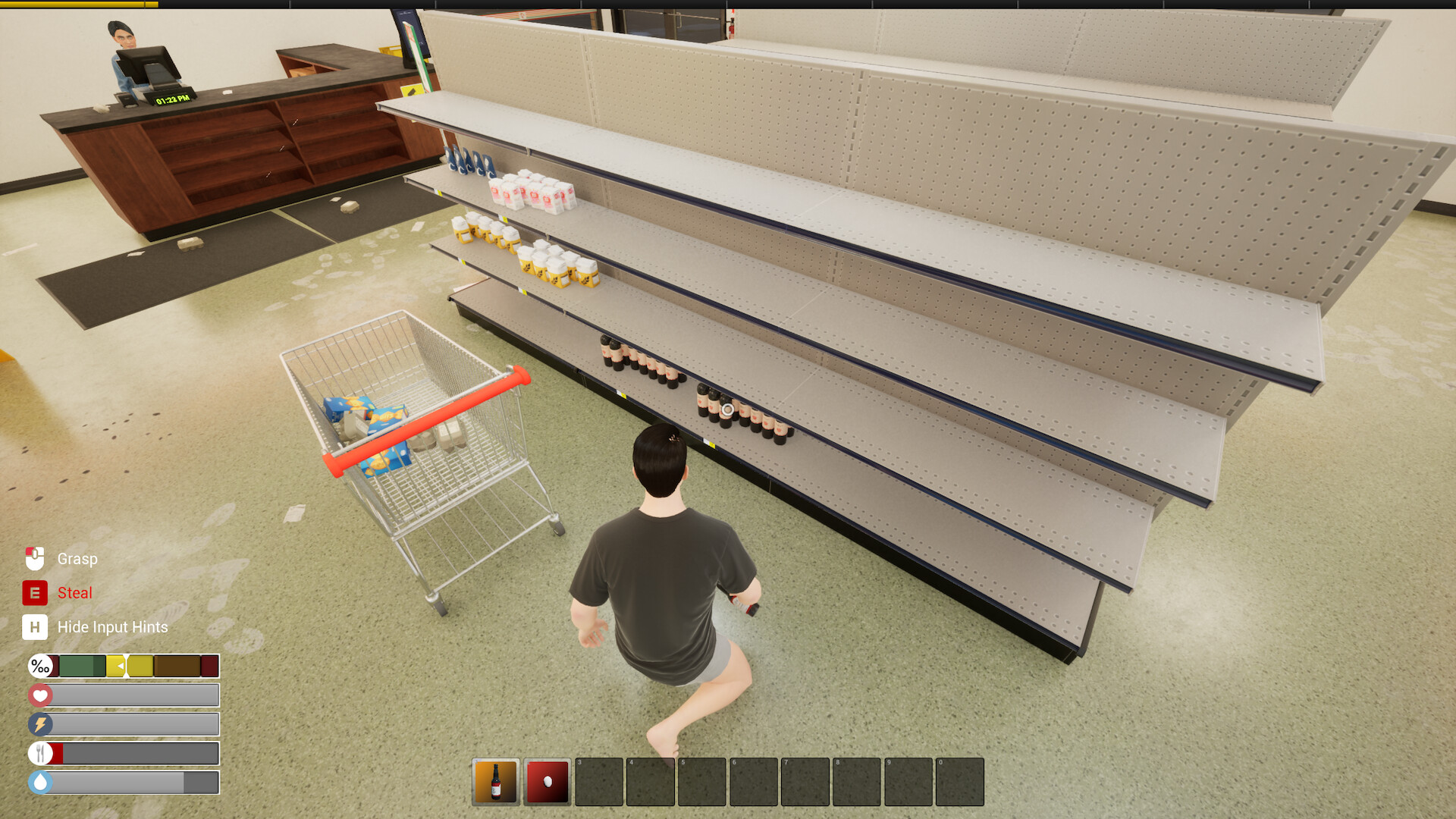
Task: Select empty hotbar slot 0
Action: (959, 782)
